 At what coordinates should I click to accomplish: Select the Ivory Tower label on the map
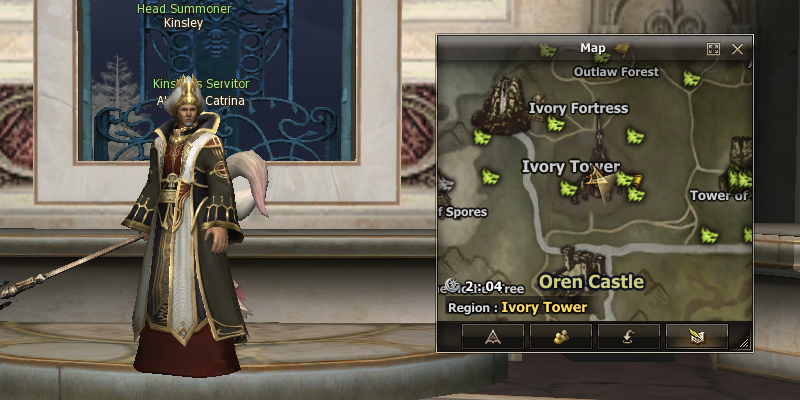tap(570, 167)
